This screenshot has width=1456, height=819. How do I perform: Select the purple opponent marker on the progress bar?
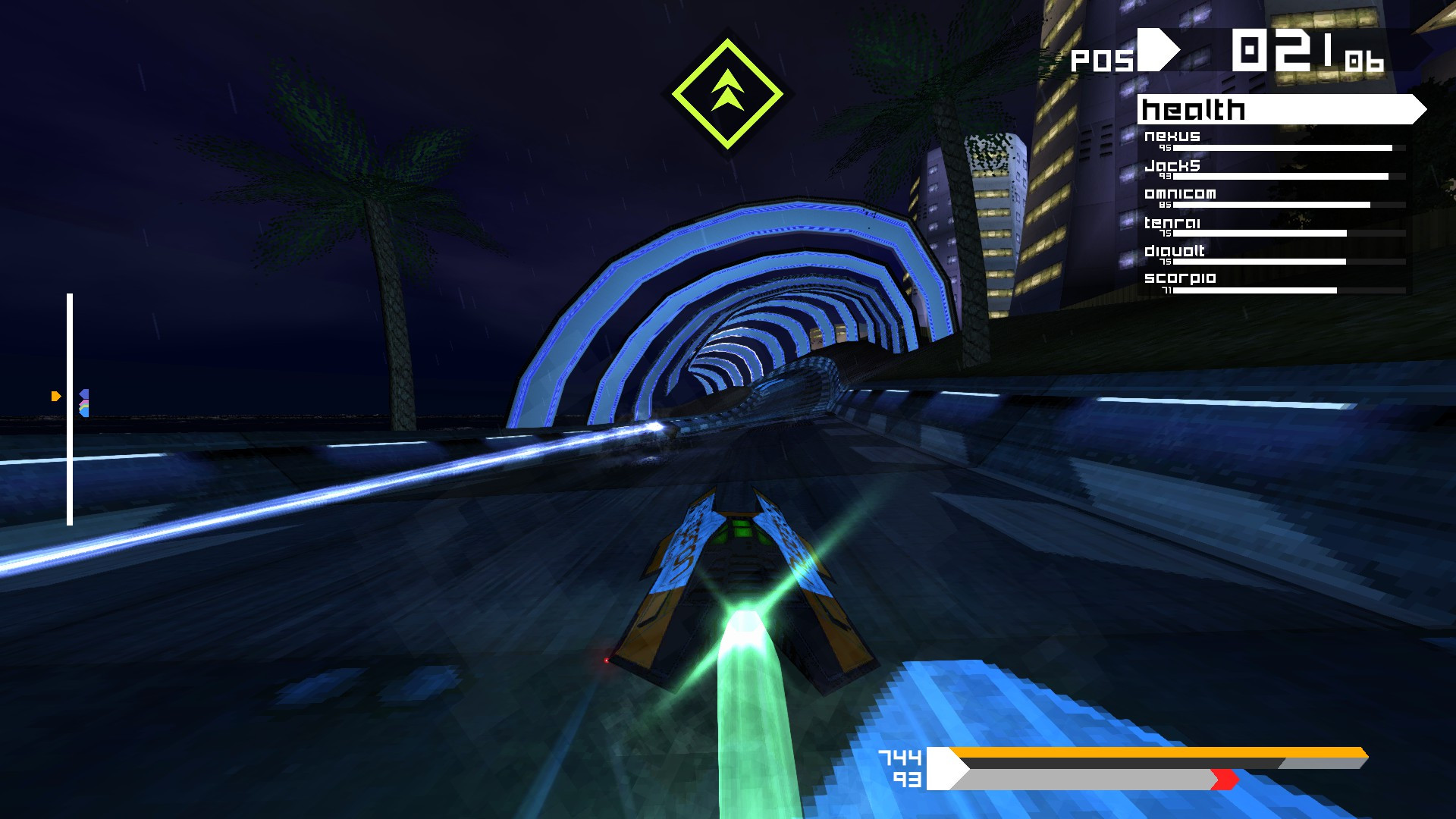coord(84,393)
